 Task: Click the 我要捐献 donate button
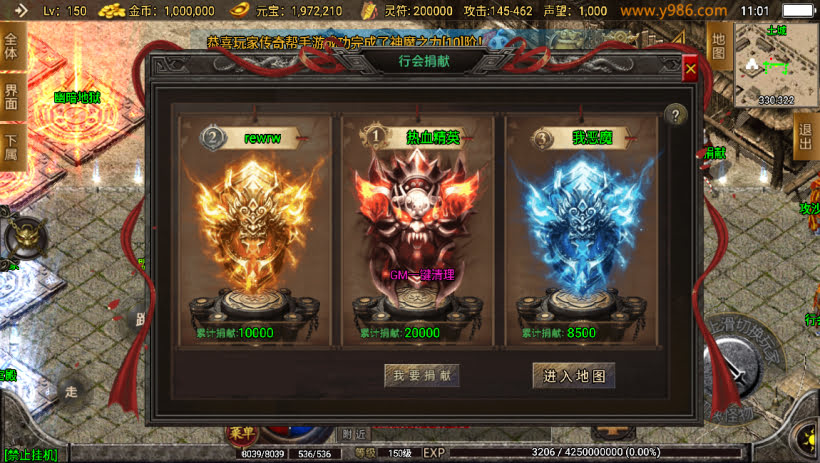[421, 375]
